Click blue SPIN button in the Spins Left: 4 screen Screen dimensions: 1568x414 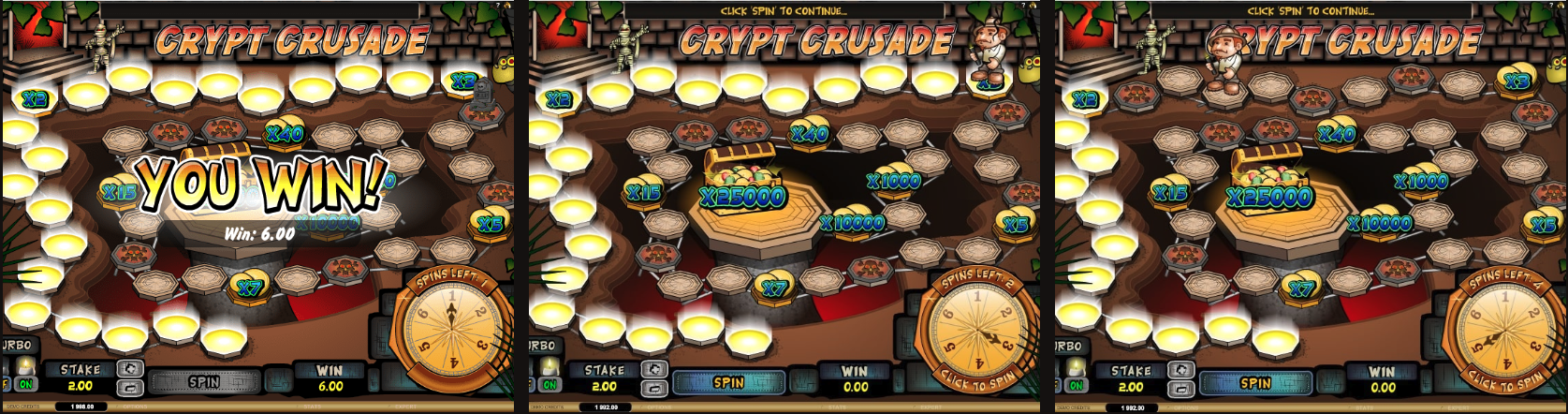click(1254, 382)
